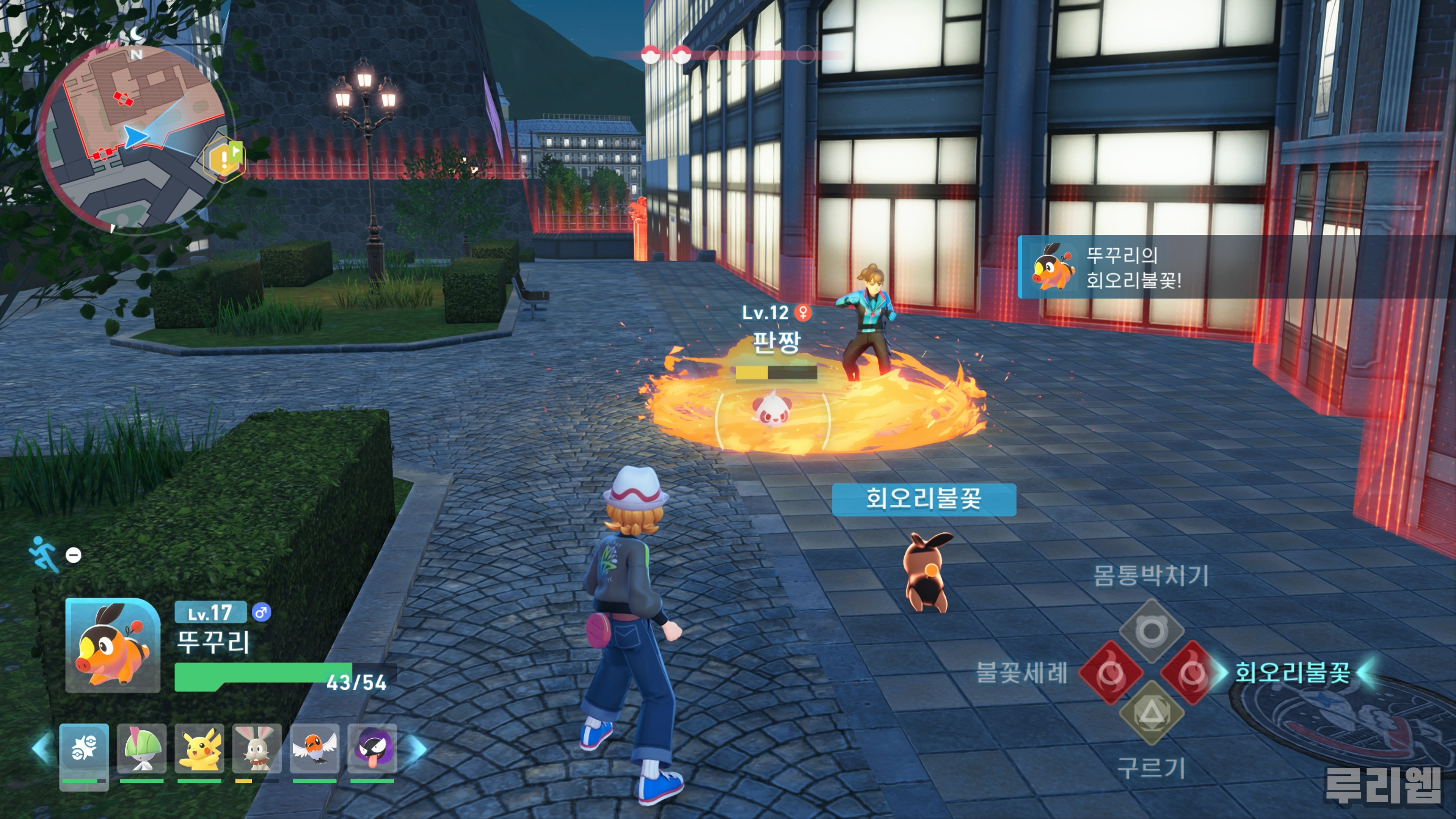The image size is (1456, 819).
Task: Select the Fletchling party slot
Action: (x=315, y=748)
